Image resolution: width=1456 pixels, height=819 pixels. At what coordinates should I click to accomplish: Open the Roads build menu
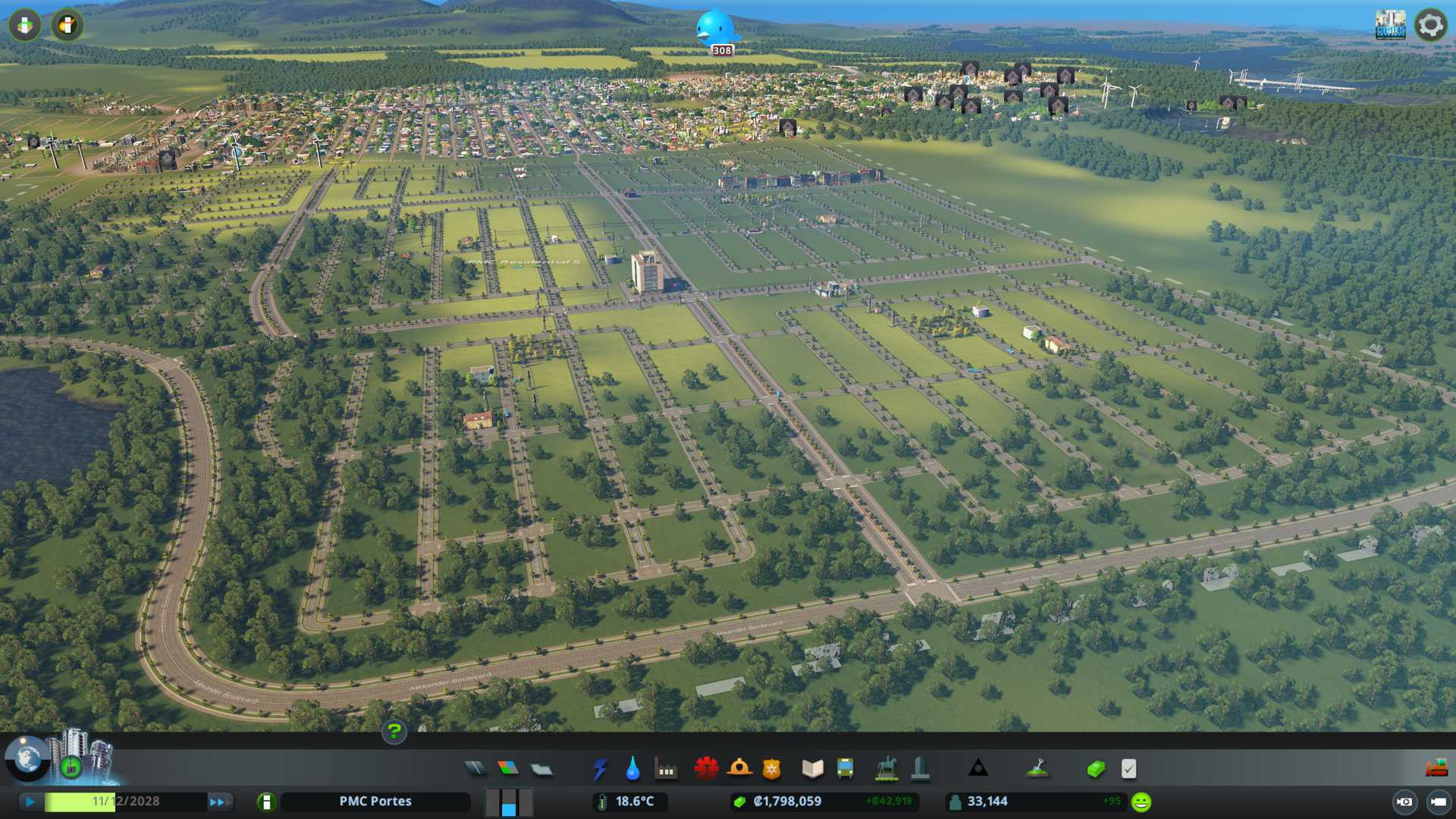475,769
